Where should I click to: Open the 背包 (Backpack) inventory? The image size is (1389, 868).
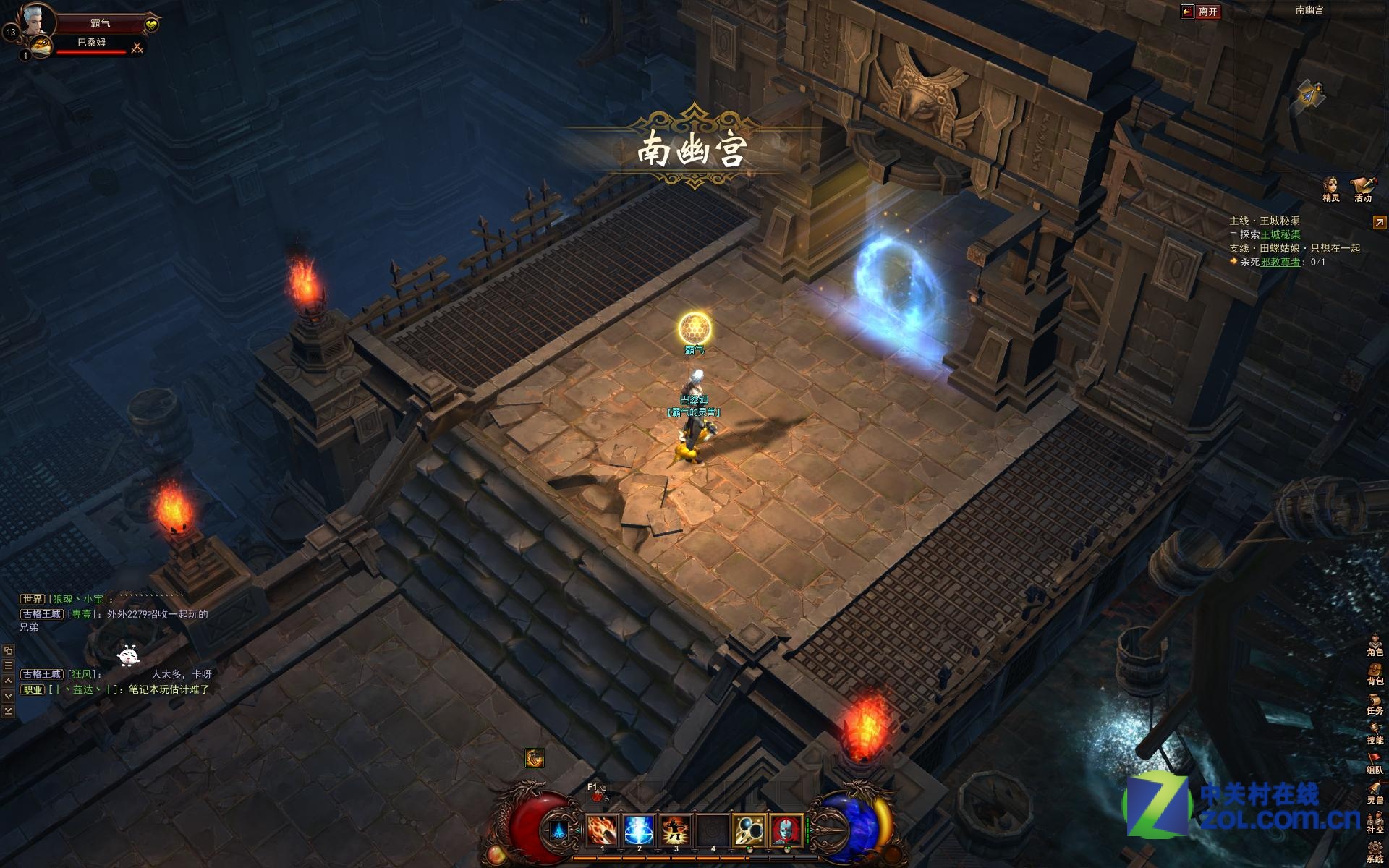pyautogui.click(x=1375, y=673)
